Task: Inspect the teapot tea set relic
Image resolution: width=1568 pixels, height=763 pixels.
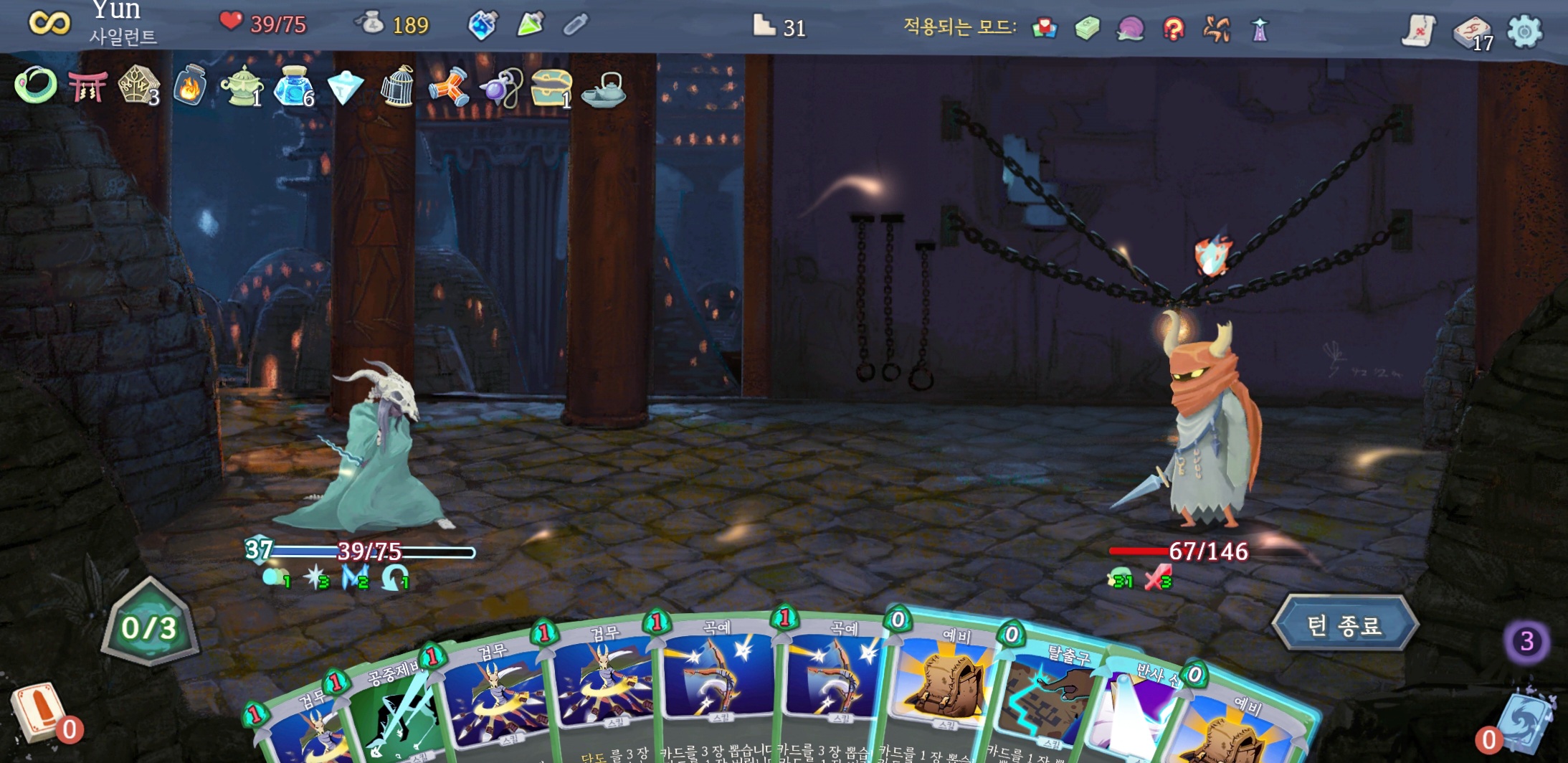Action: [x=603, y=90]
